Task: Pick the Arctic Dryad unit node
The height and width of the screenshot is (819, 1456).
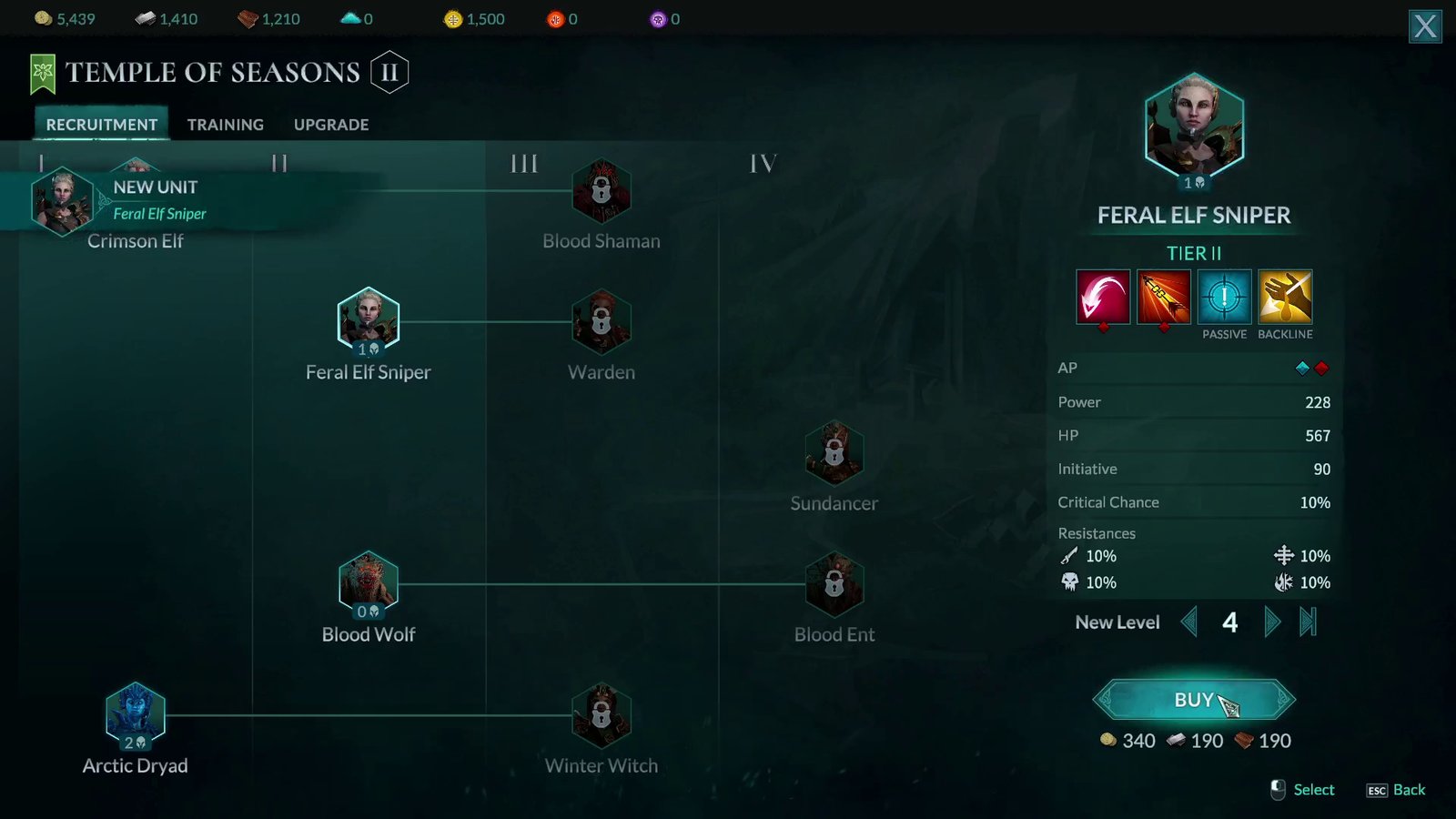Action: pos(136,715)
